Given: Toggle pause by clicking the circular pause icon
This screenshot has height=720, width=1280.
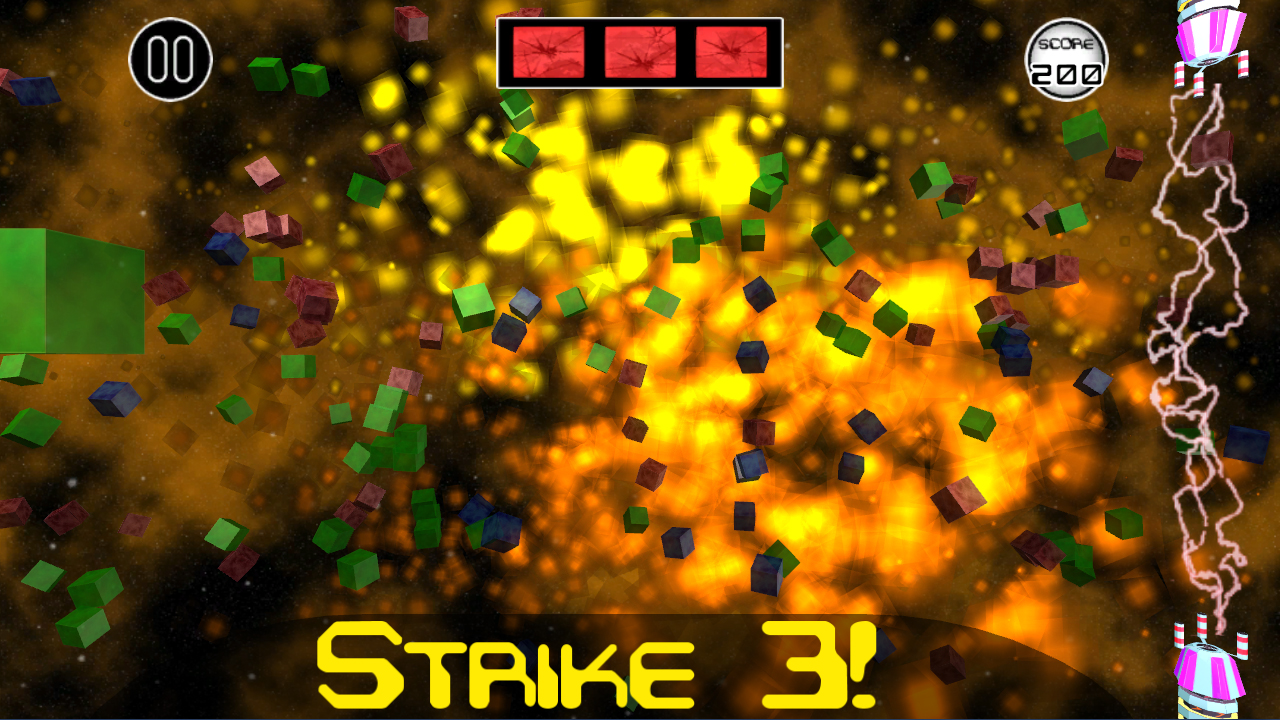Looking at the screenshot, I should (169, 60).
